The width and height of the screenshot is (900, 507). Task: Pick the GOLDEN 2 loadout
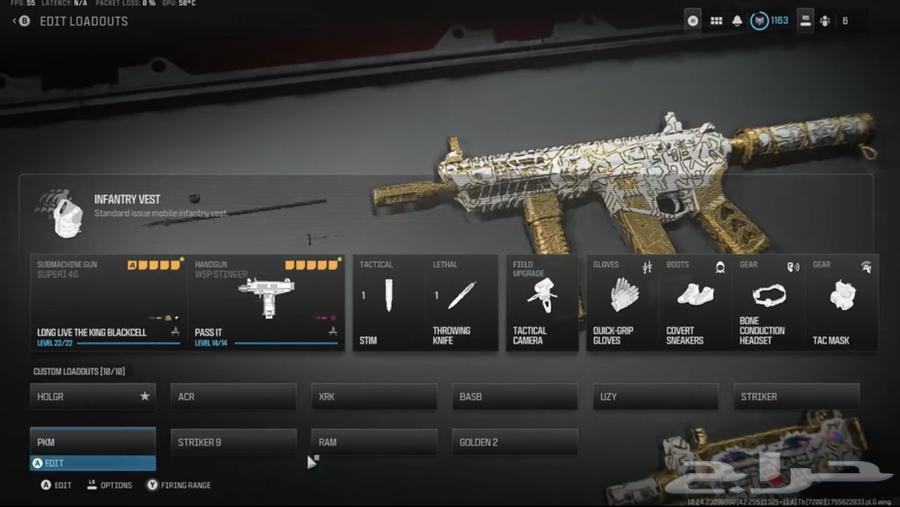pyautogui.click(x=515, y=442)
